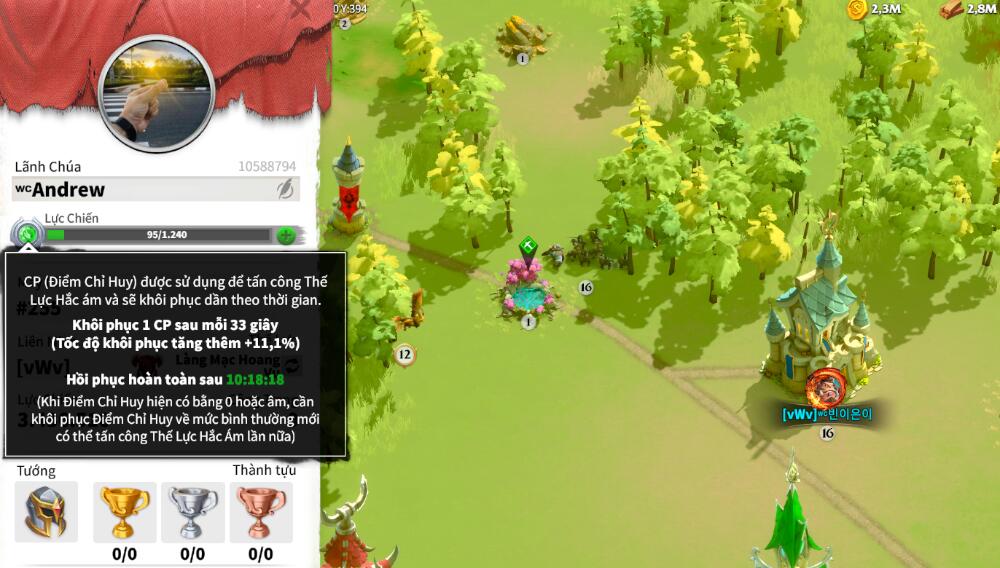
Task: Select the bronze trophy achievement
Action: point(261,511)
